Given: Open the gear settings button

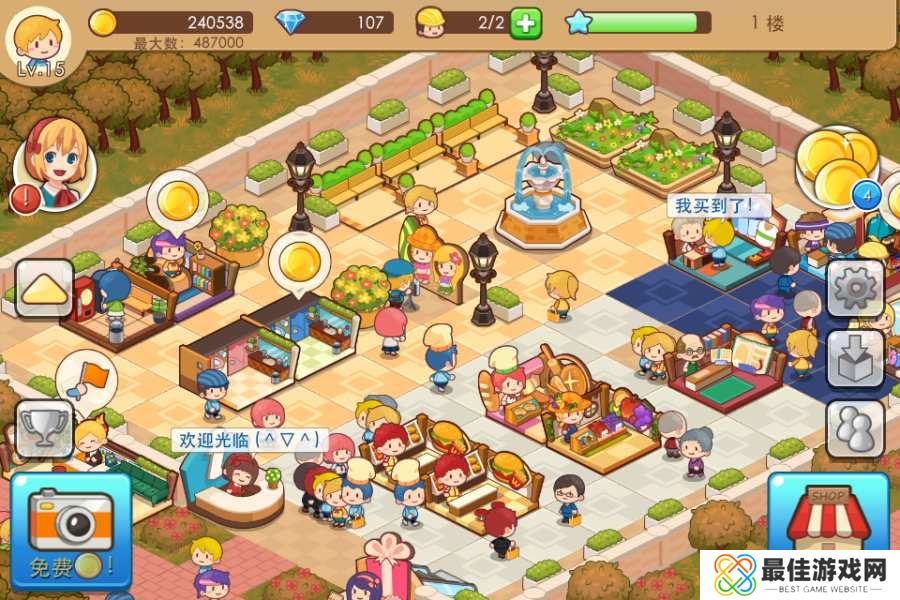Looking at the screenshot, I should pyautogui.click(x=855, y=289).
